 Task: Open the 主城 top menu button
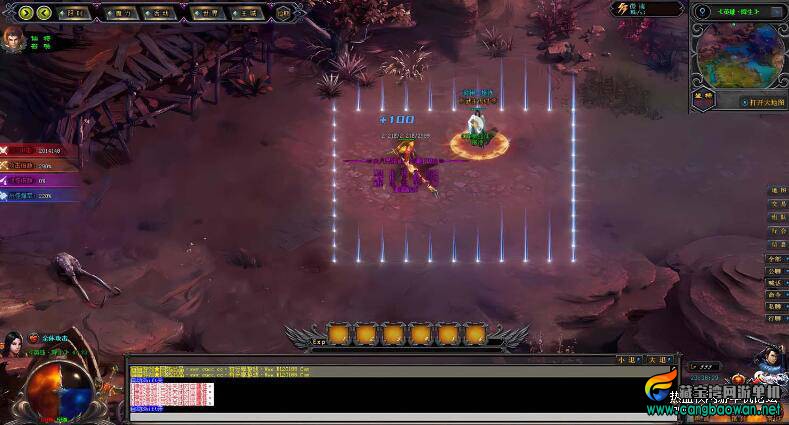coord(246,13)
